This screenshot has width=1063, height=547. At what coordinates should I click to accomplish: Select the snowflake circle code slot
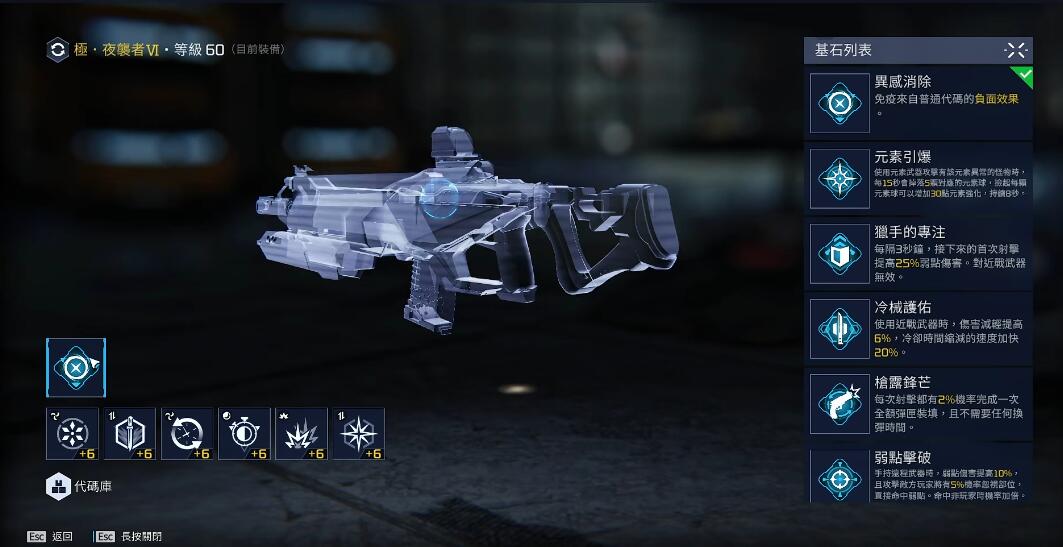72,434
